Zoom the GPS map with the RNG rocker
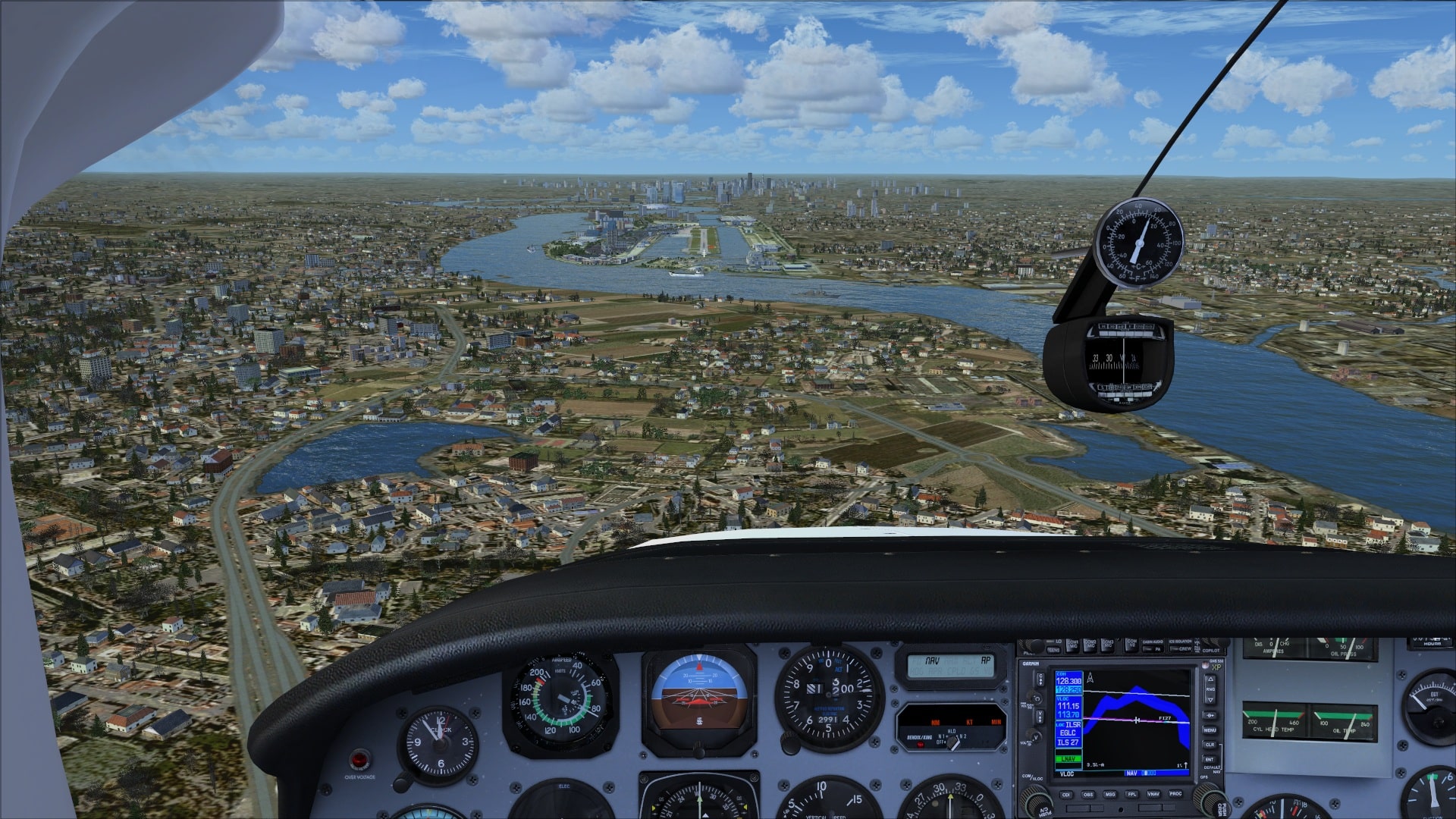The width and height of the screenshot is (1456, 819). pos(1210,689)
